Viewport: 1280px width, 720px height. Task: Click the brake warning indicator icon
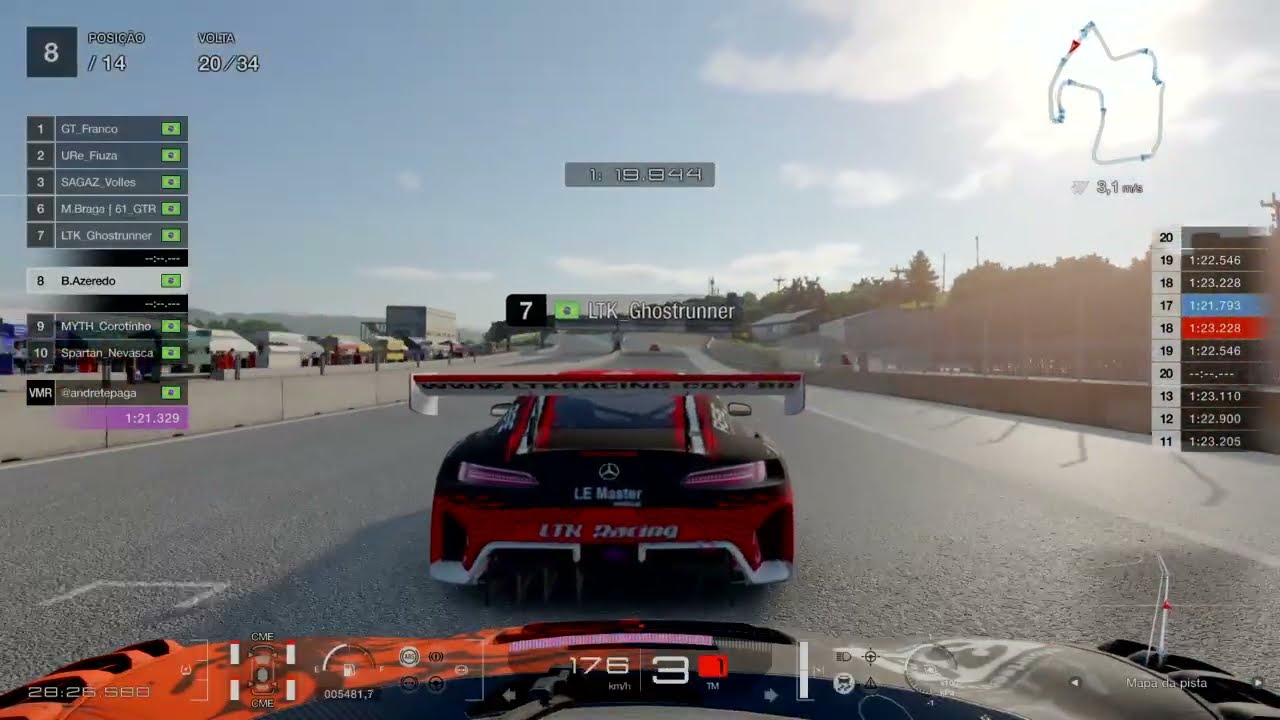[x=436, y=657]
